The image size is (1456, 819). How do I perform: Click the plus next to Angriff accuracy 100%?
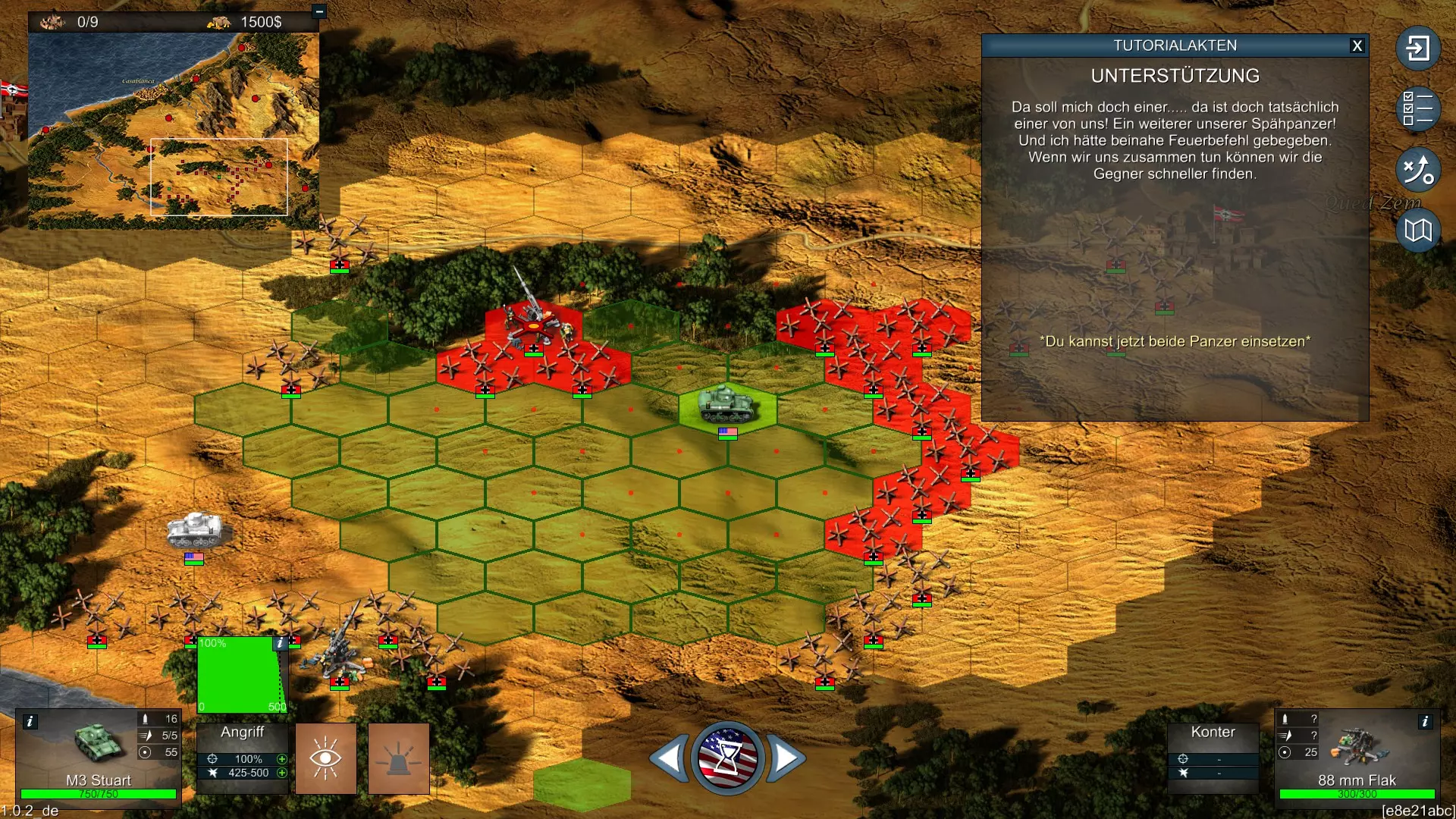(282, 759)
